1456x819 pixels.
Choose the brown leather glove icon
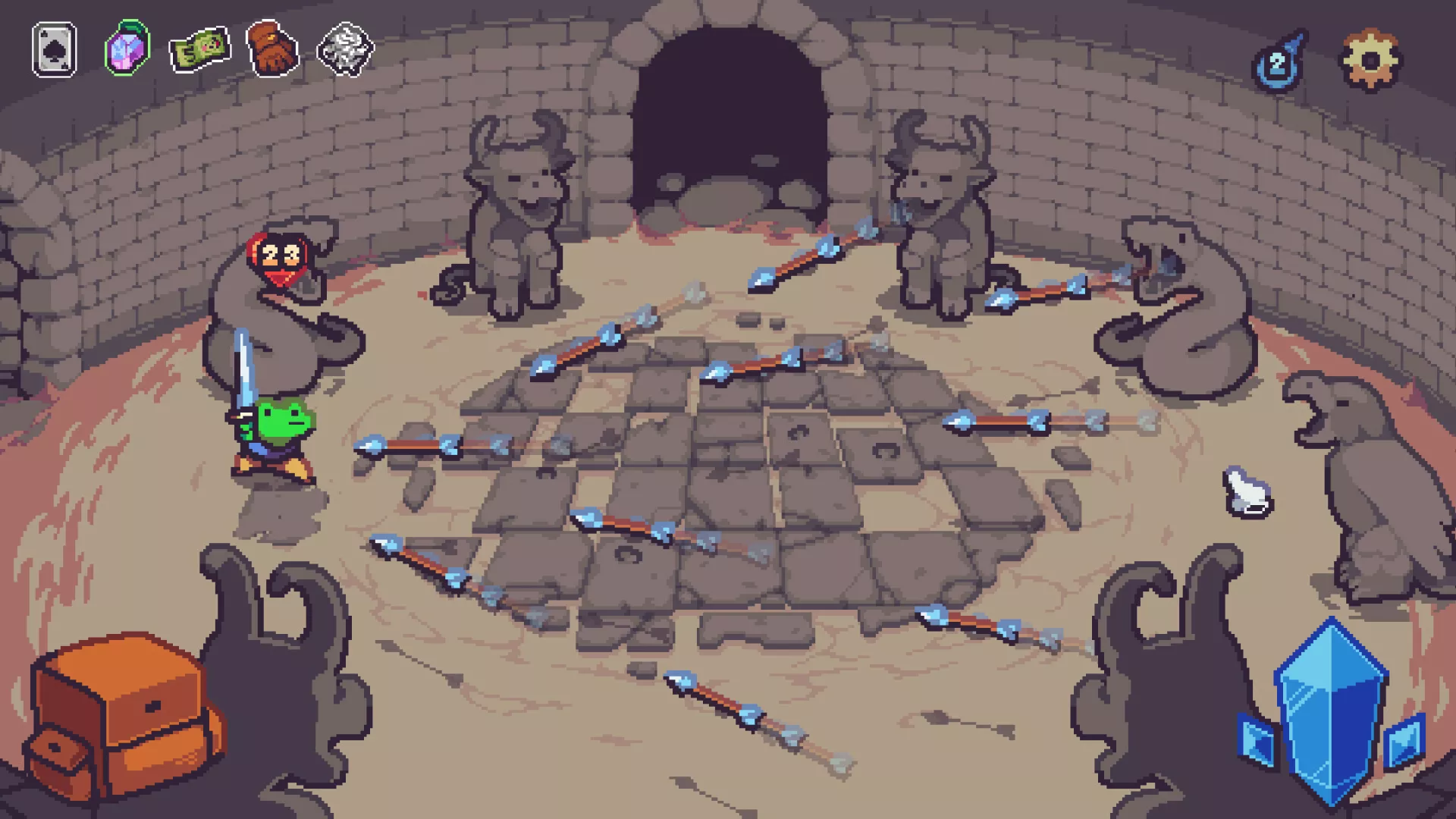[x=272, y=49]
